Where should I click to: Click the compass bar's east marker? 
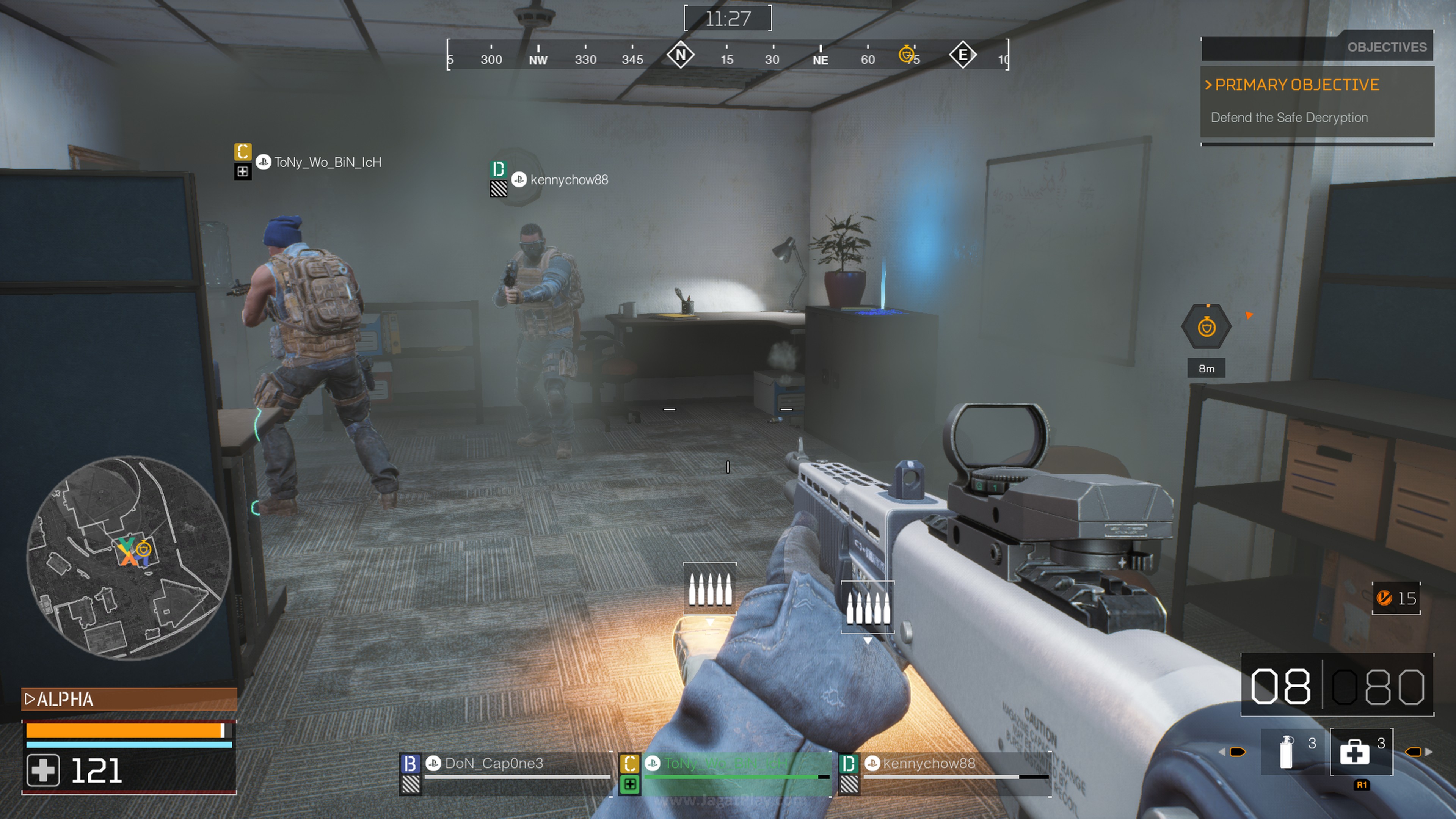tap(963, 55)
